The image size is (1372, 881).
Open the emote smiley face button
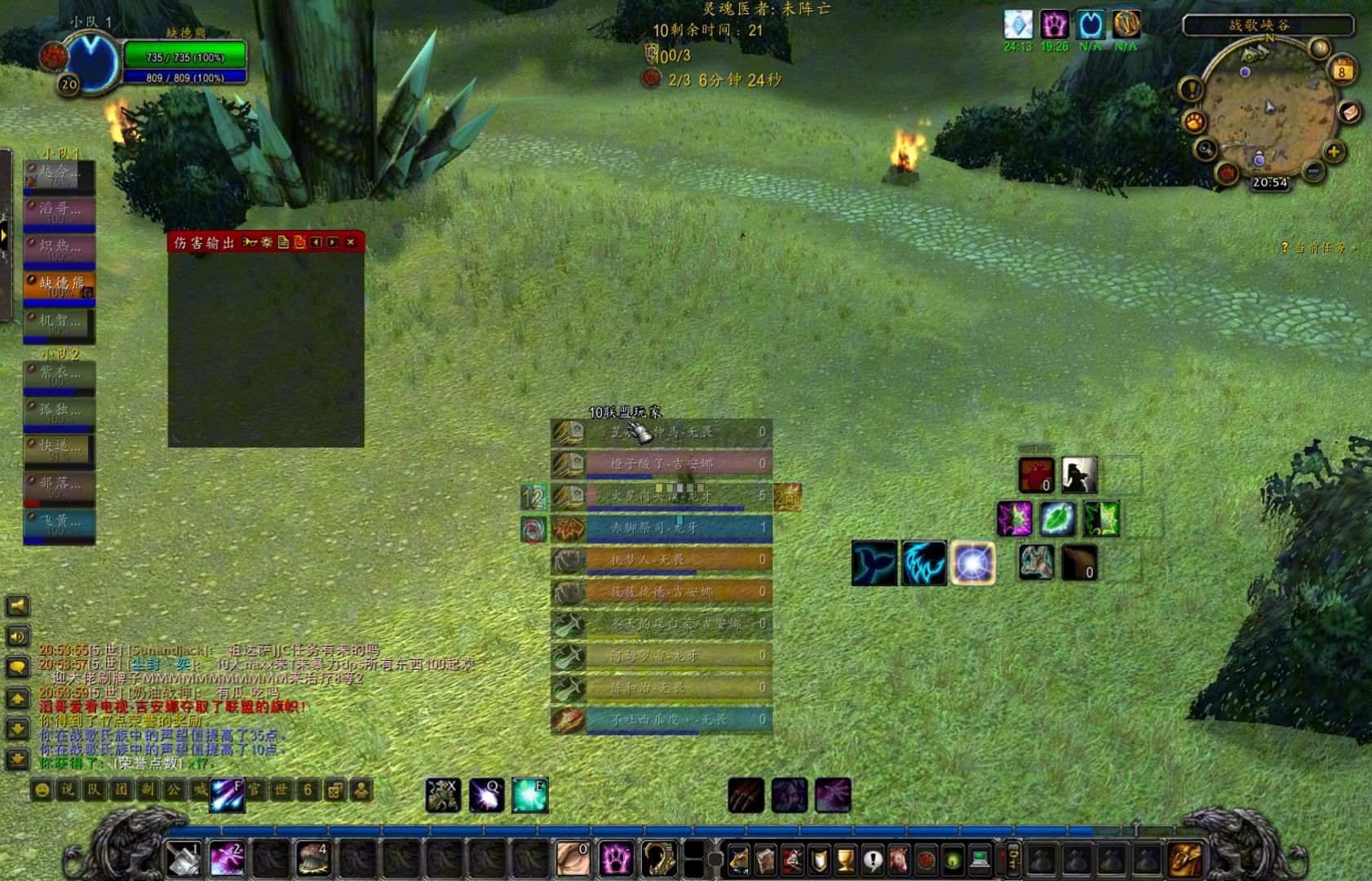[42, 790]
